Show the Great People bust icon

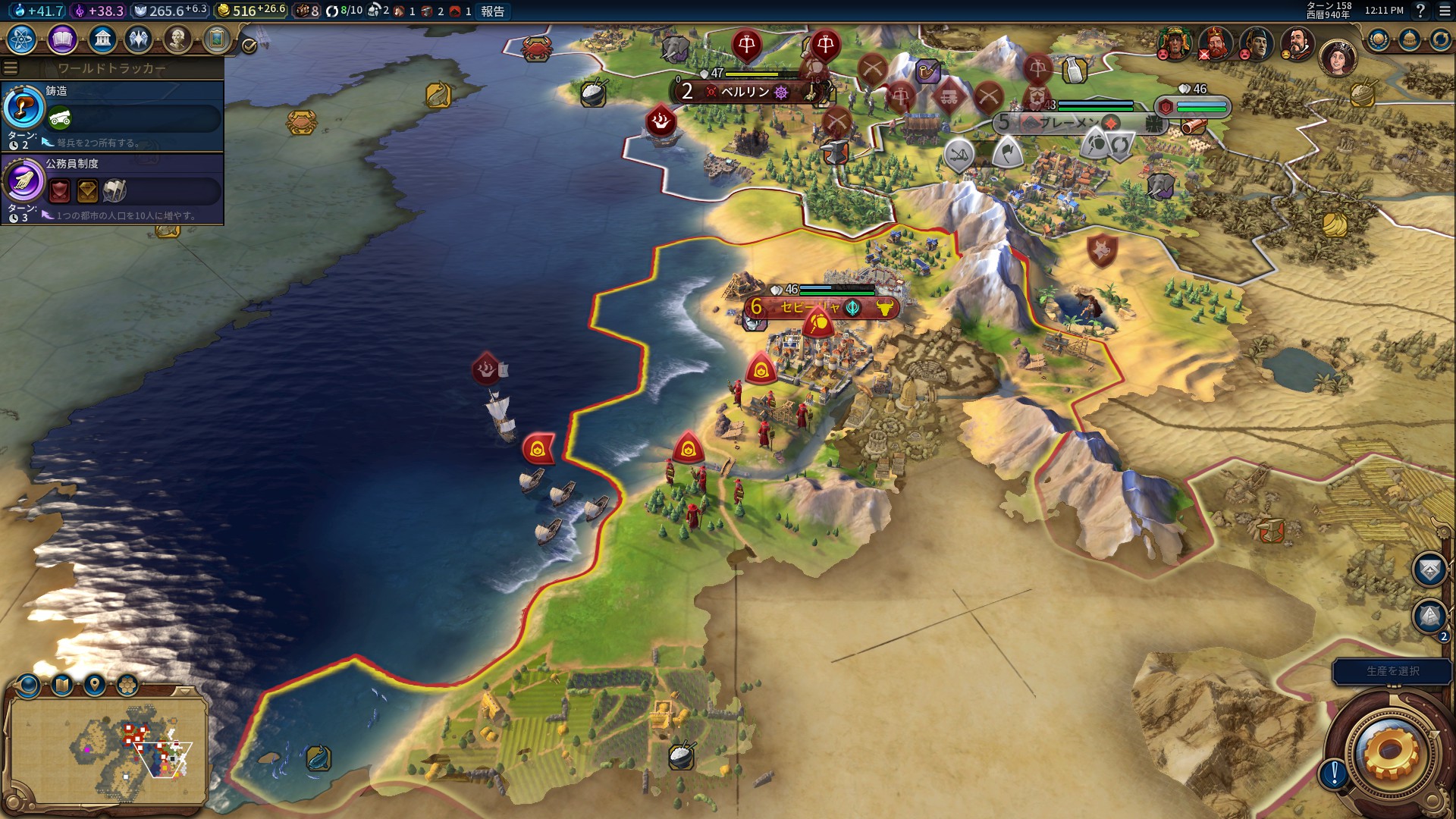point(177,39)
